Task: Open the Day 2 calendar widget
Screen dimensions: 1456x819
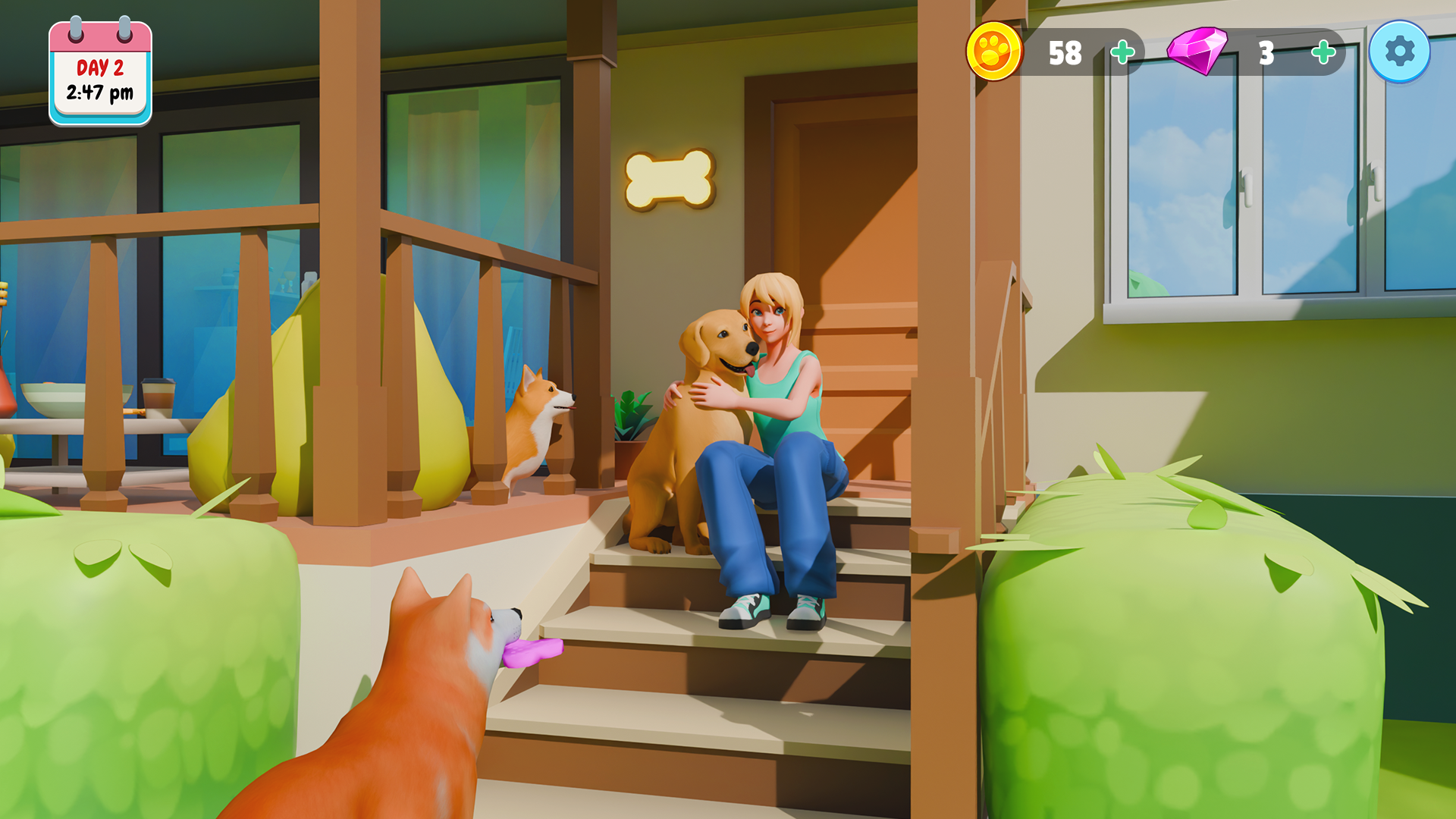Action: [x=99, y=68]
